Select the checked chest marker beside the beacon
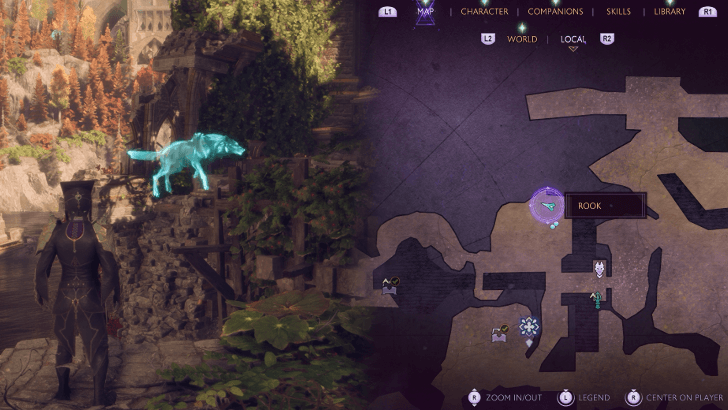This screenshot has height=410, width=728. (x=498, y=334)
